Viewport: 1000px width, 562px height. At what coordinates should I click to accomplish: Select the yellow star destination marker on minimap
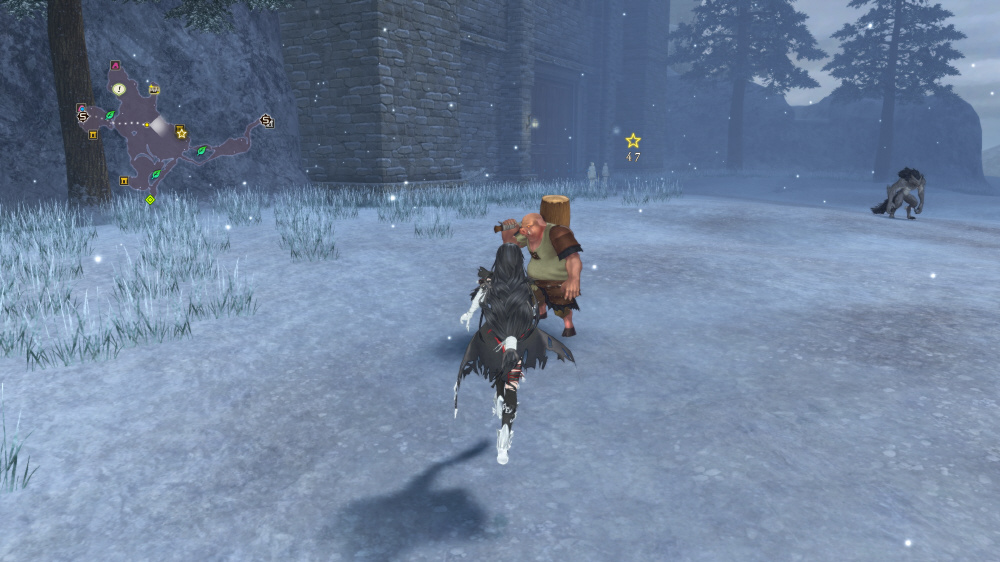pyautogui.click(x=181, y=132)
